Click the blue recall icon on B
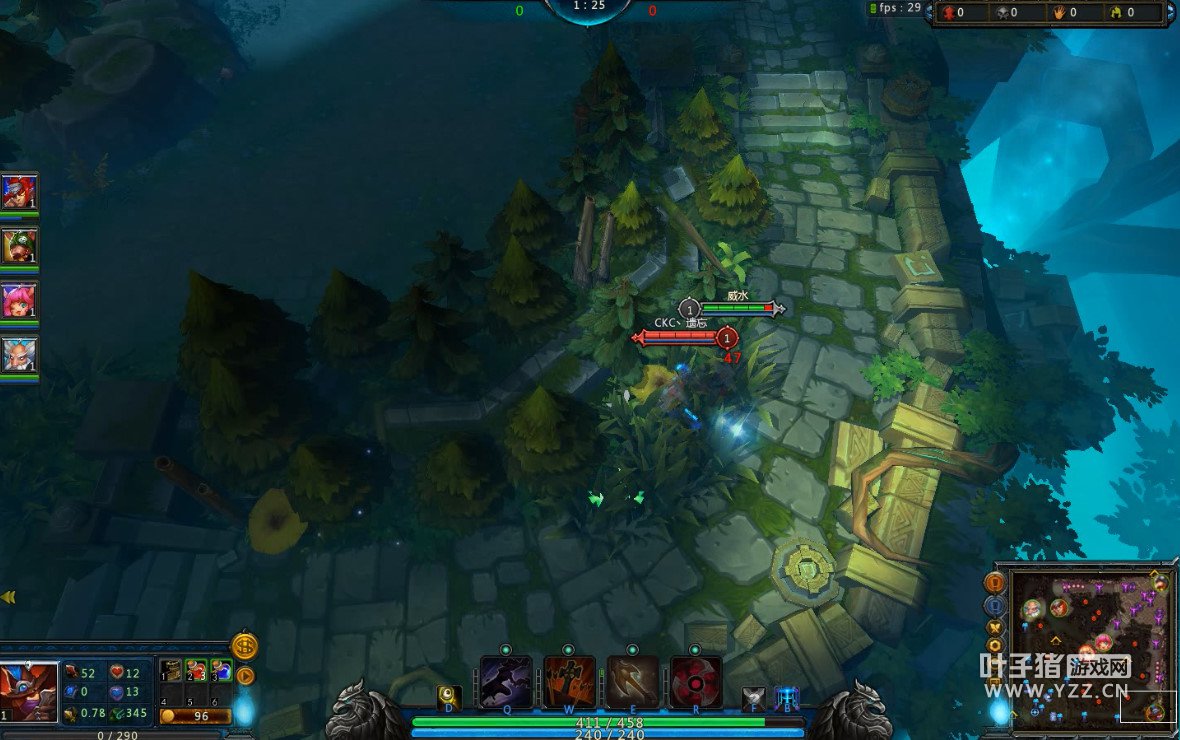The width and height of the screenshot is (1180, 740). click(787, 698)
